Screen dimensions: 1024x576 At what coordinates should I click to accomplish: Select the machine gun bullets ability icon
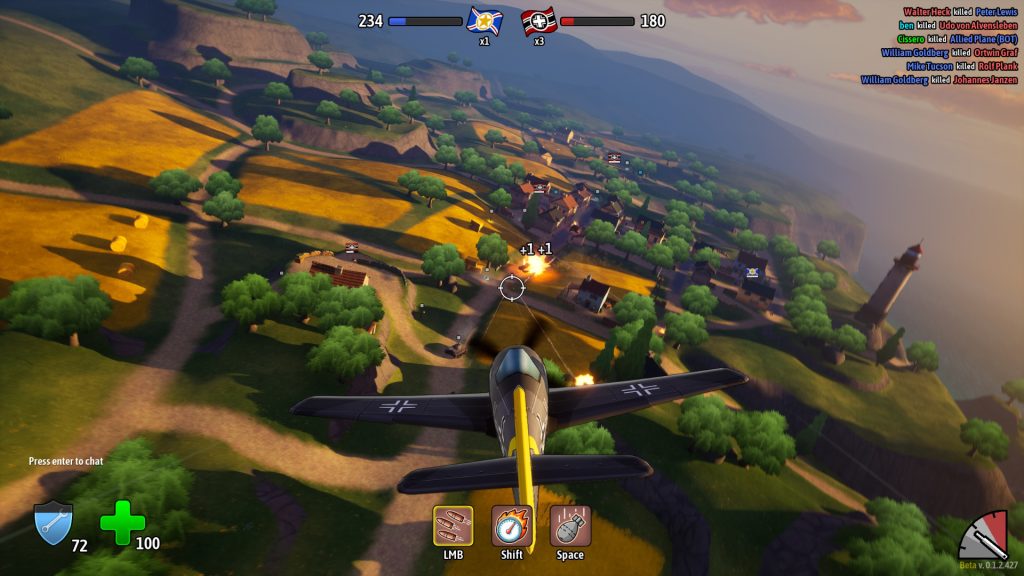pos(453,526)
